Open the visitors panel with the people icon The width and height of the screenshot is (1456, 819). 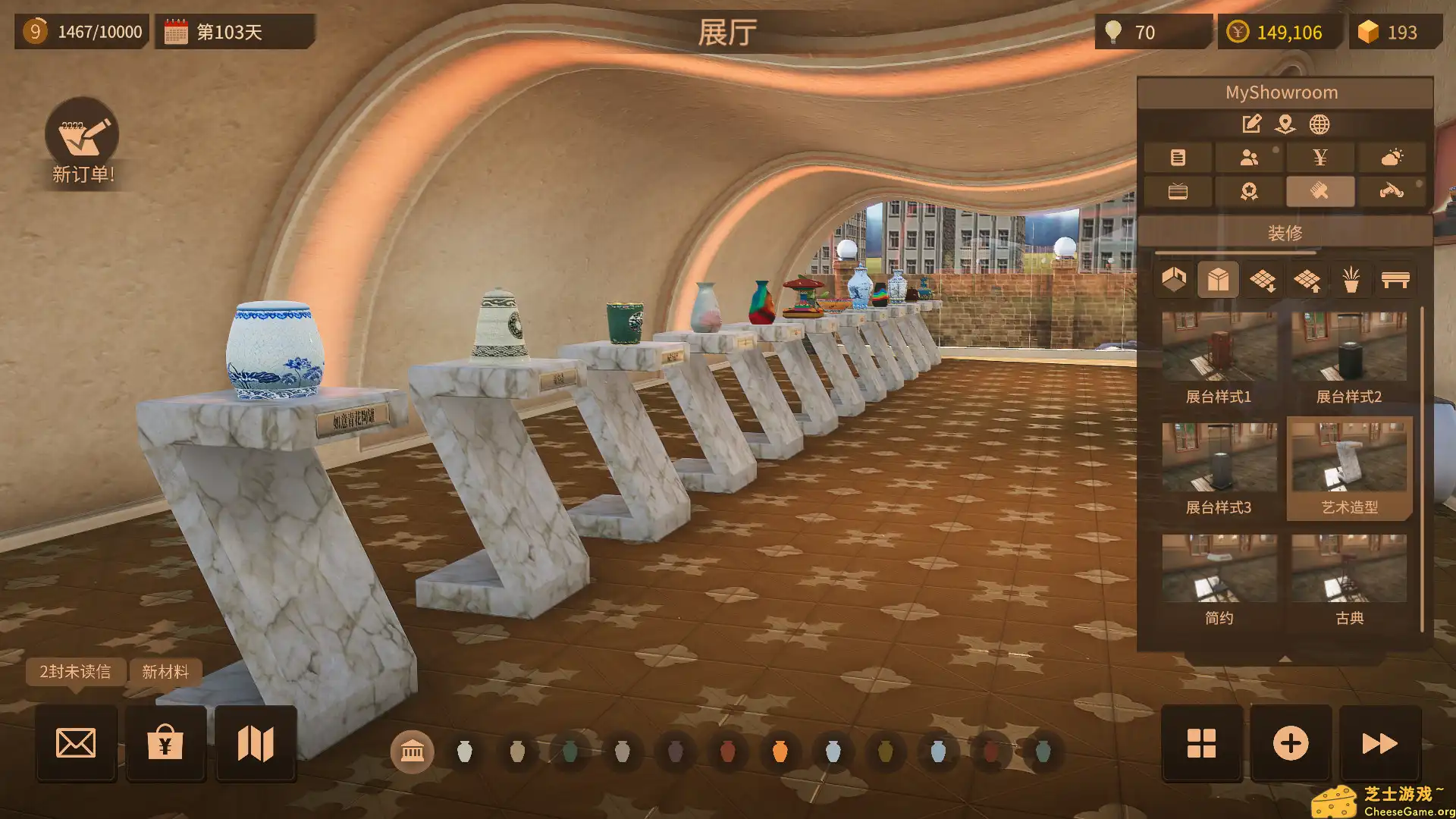(1249, 158)
